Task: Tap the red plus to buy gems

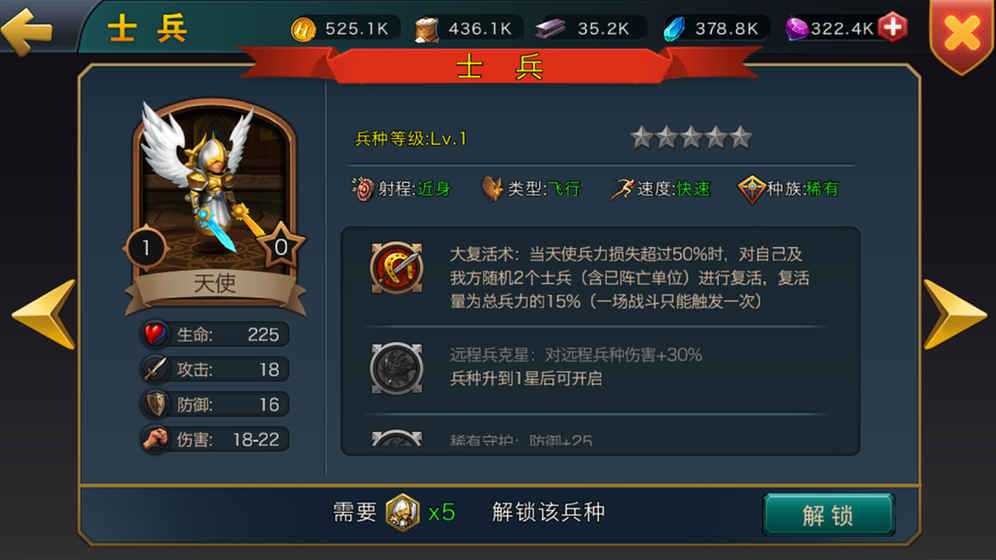Action: [x=892, y=27]
